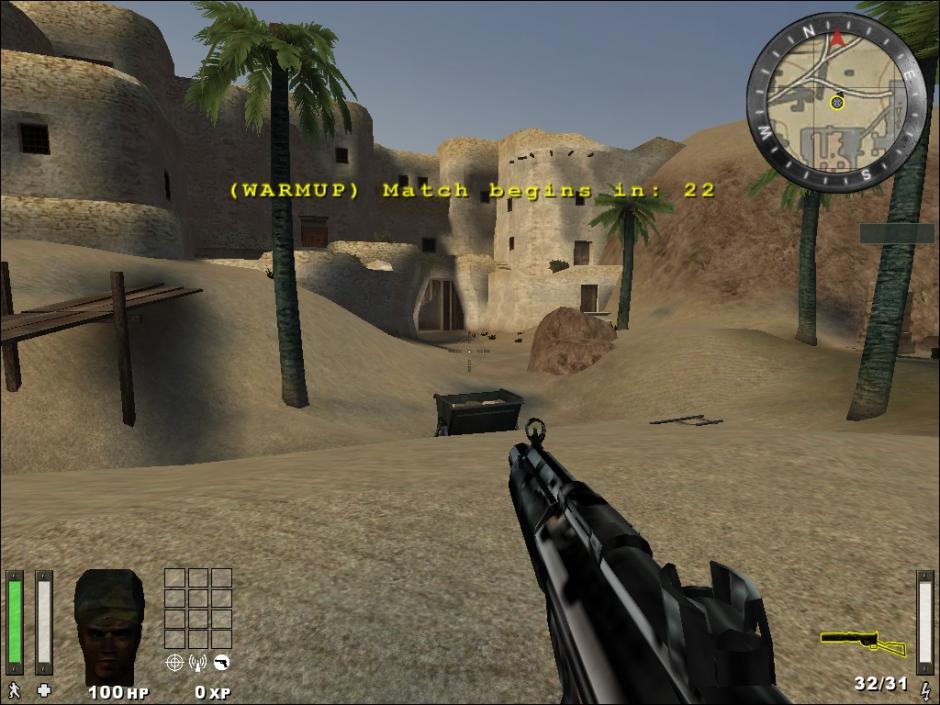Select the radio antenna skill icon

pyautogui.click(x=197, y=662)
